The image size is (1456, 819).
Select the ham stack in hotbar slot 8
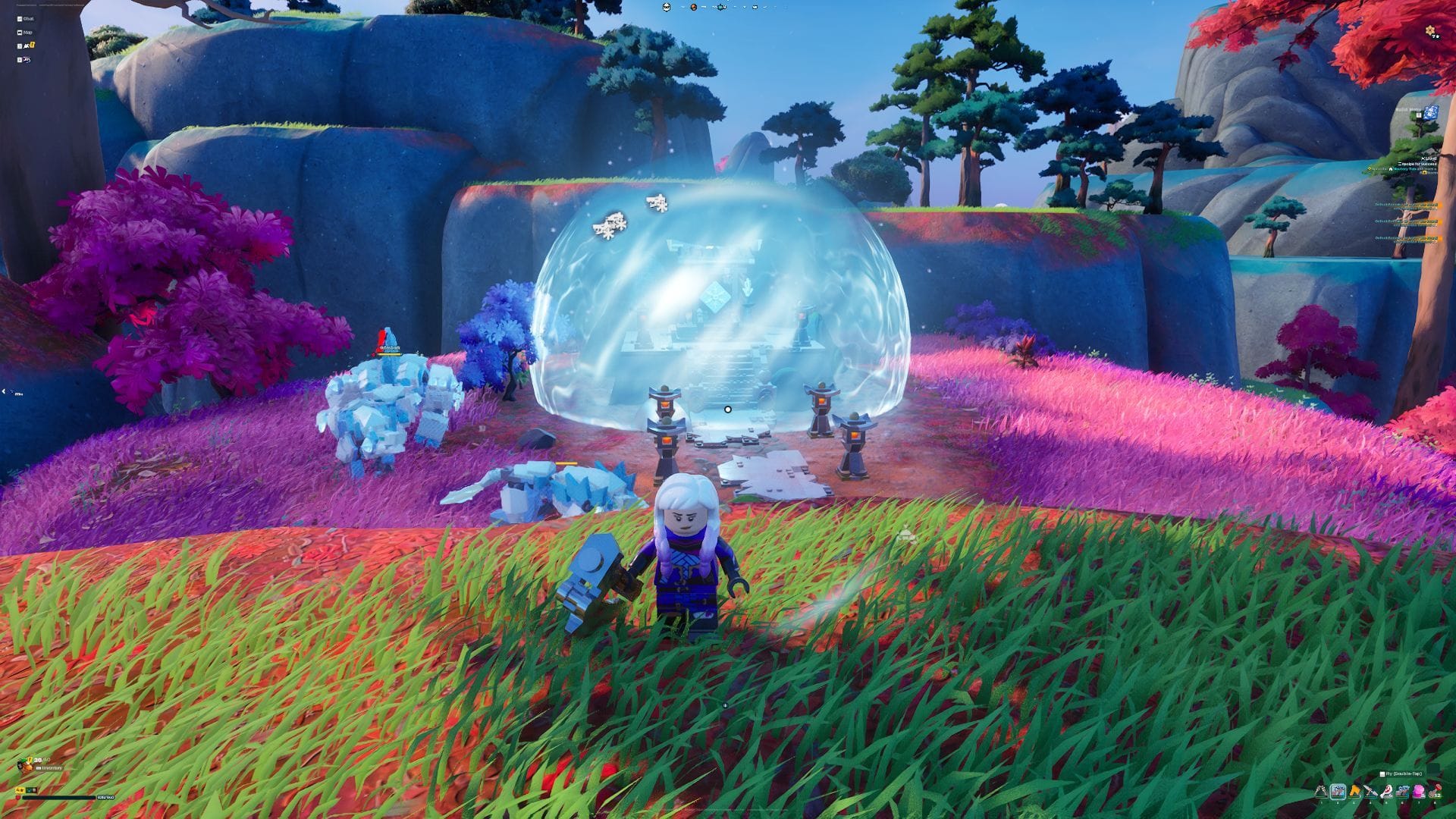pos(1436,791)
